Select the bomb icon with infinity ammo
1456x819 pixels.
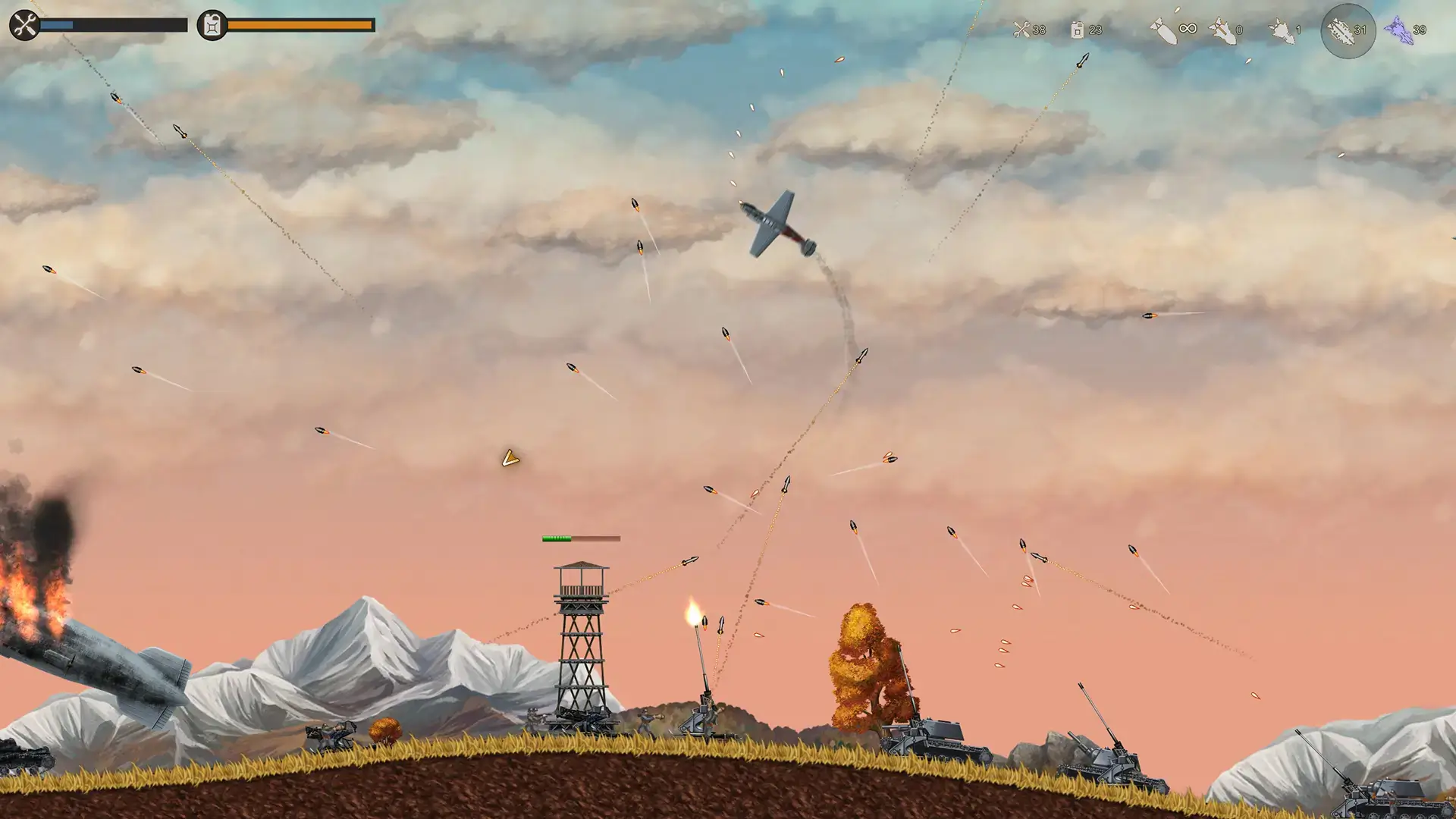click(x=1164, y=29)
